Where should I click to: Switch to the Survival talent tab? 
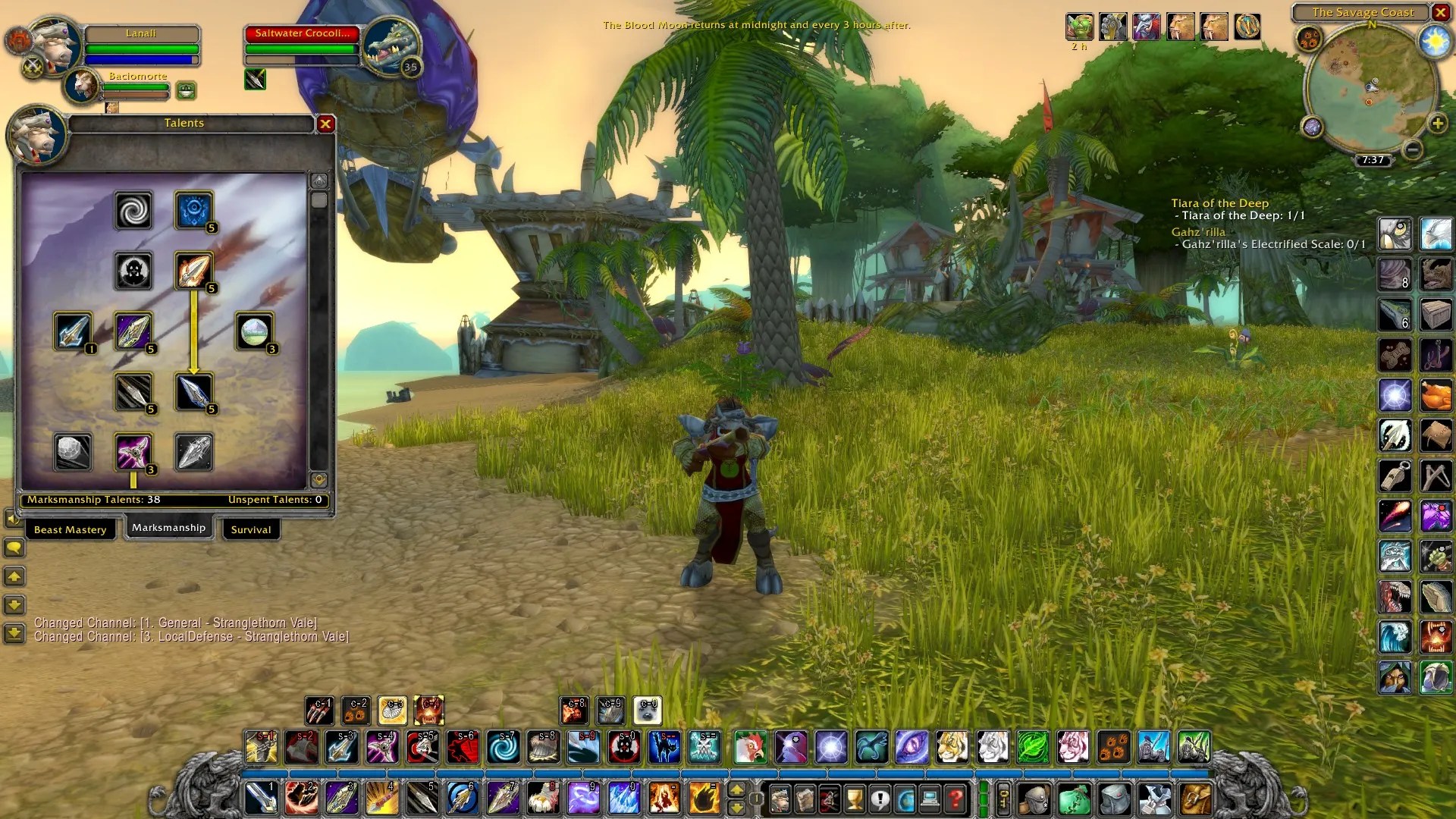pos(250,529)
